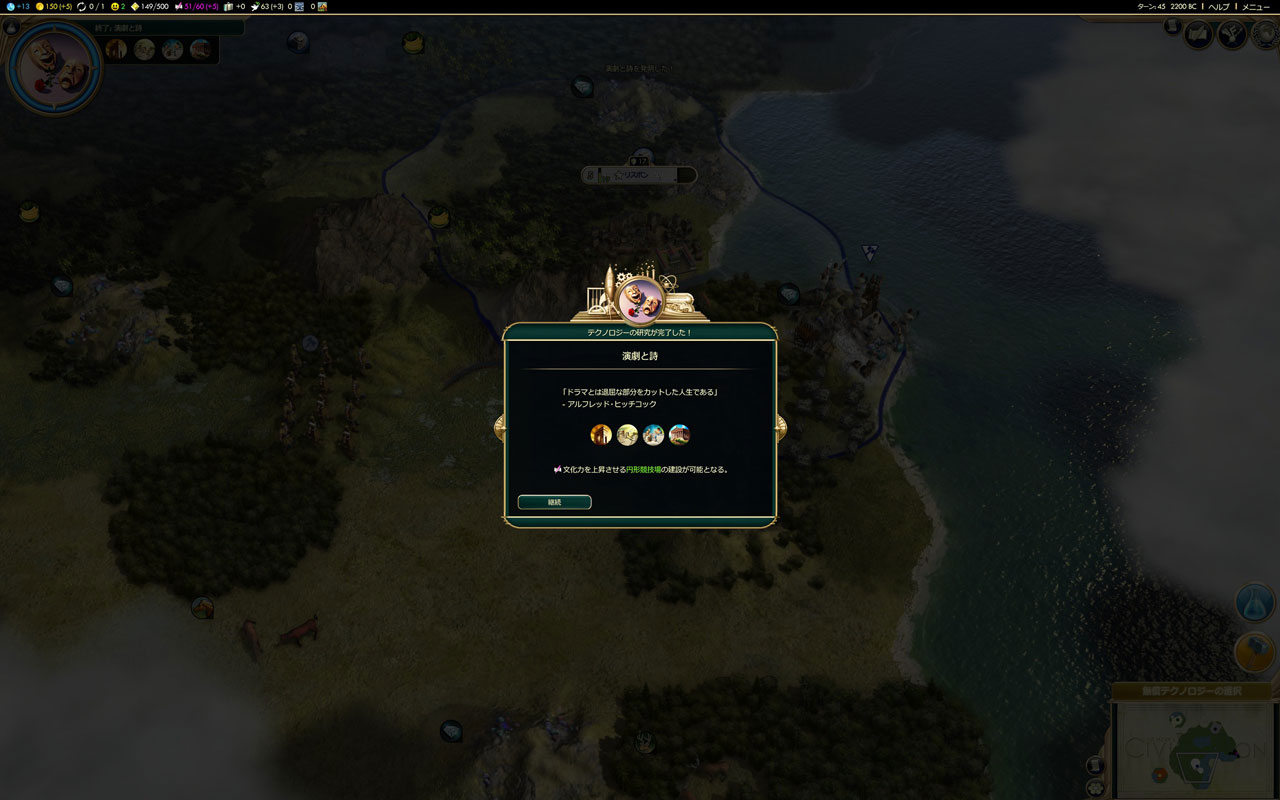1280x800 pixels.
Task: Click the open book with quill icon
Action: 1199,35
